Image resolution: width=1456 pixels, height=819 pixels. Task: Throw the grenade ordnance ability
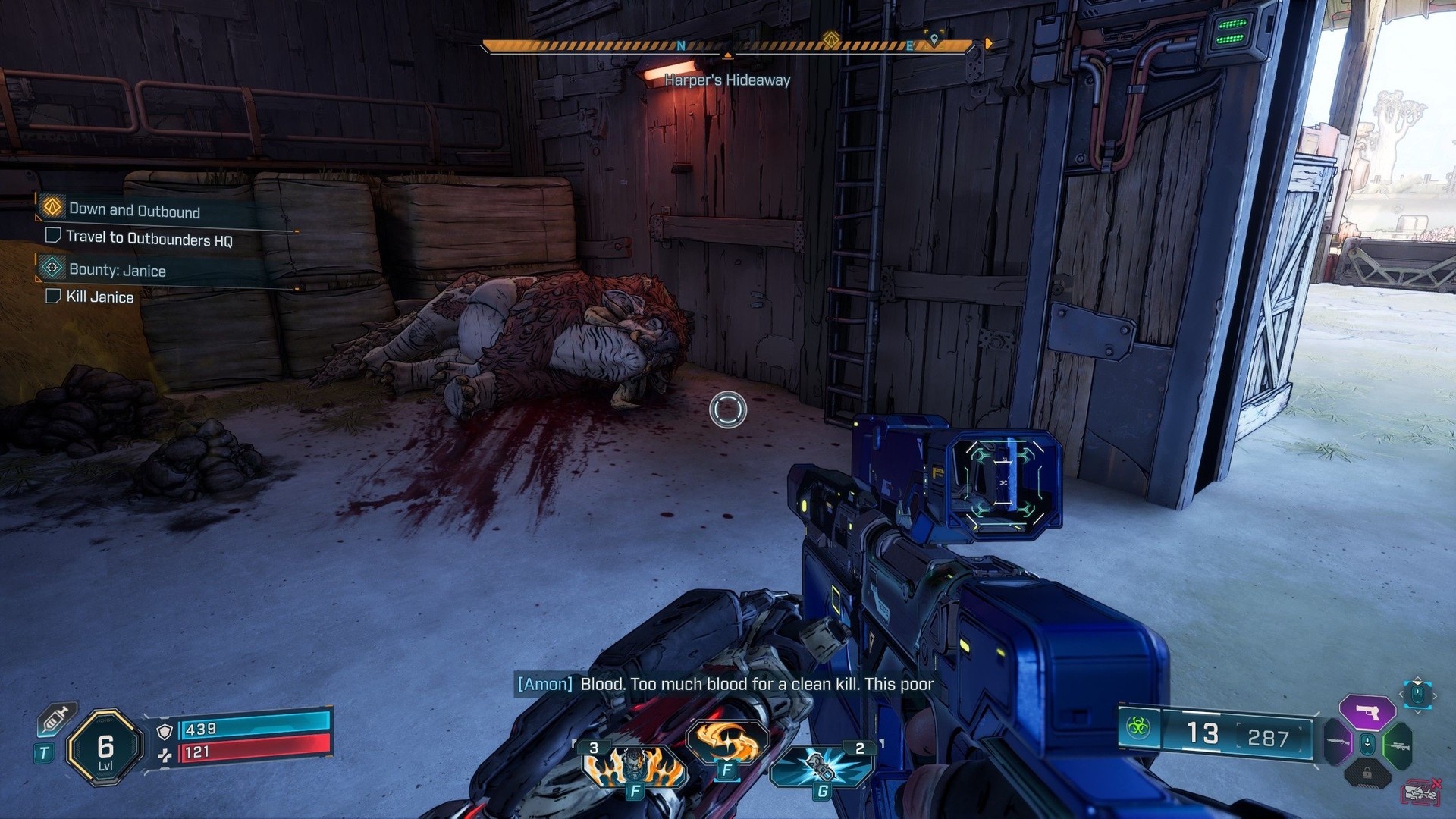(x=821, y=766)
